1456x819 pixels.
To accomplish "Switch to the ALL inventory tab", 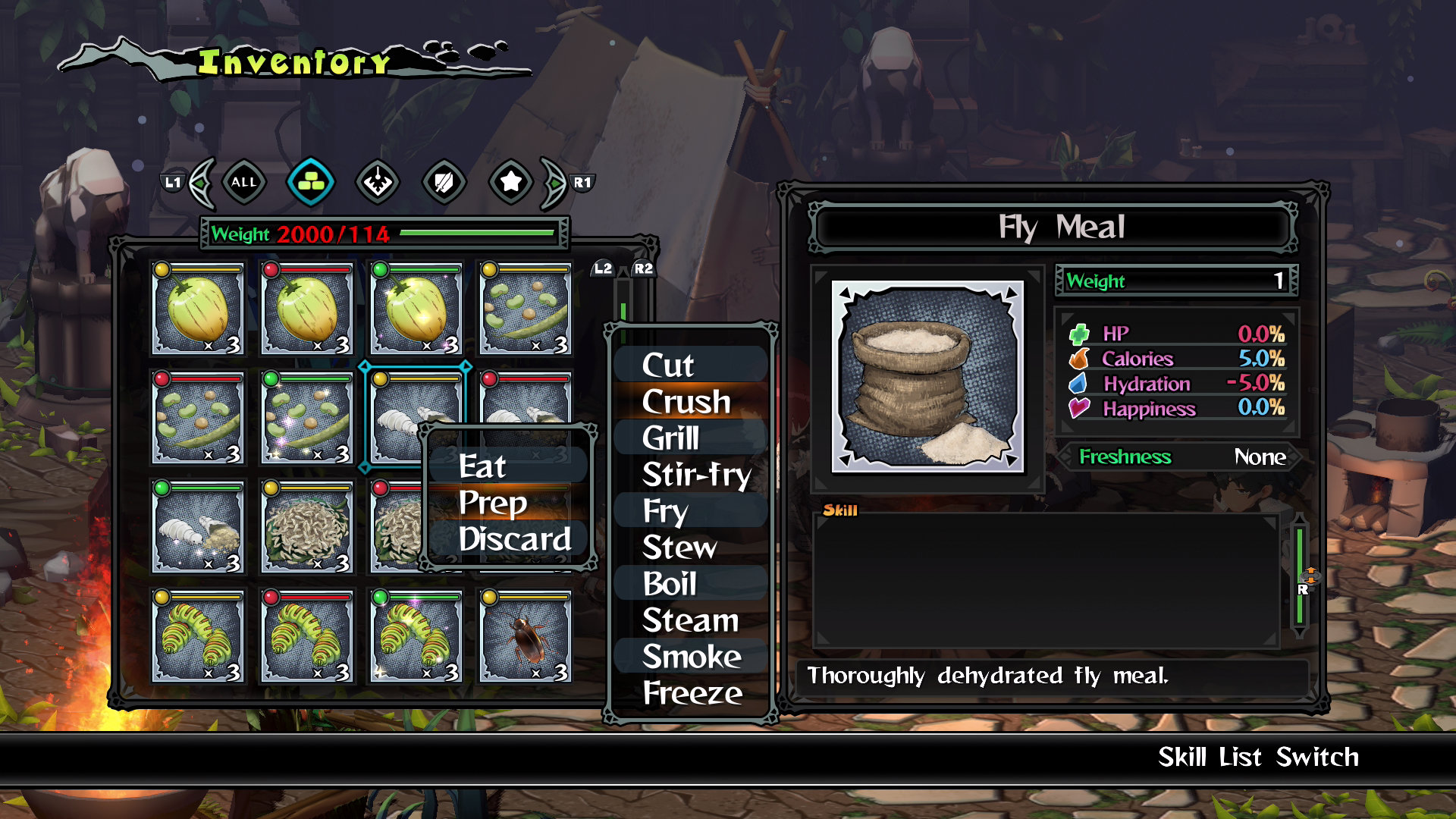I will tap(243, 182).
